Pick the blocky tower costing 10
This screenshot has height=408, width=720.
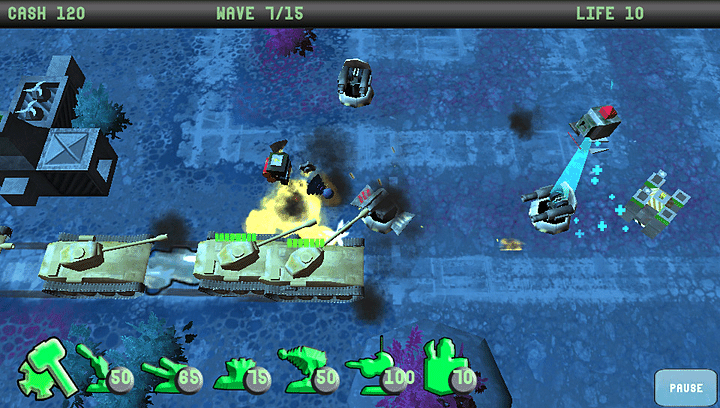point(442,366)
